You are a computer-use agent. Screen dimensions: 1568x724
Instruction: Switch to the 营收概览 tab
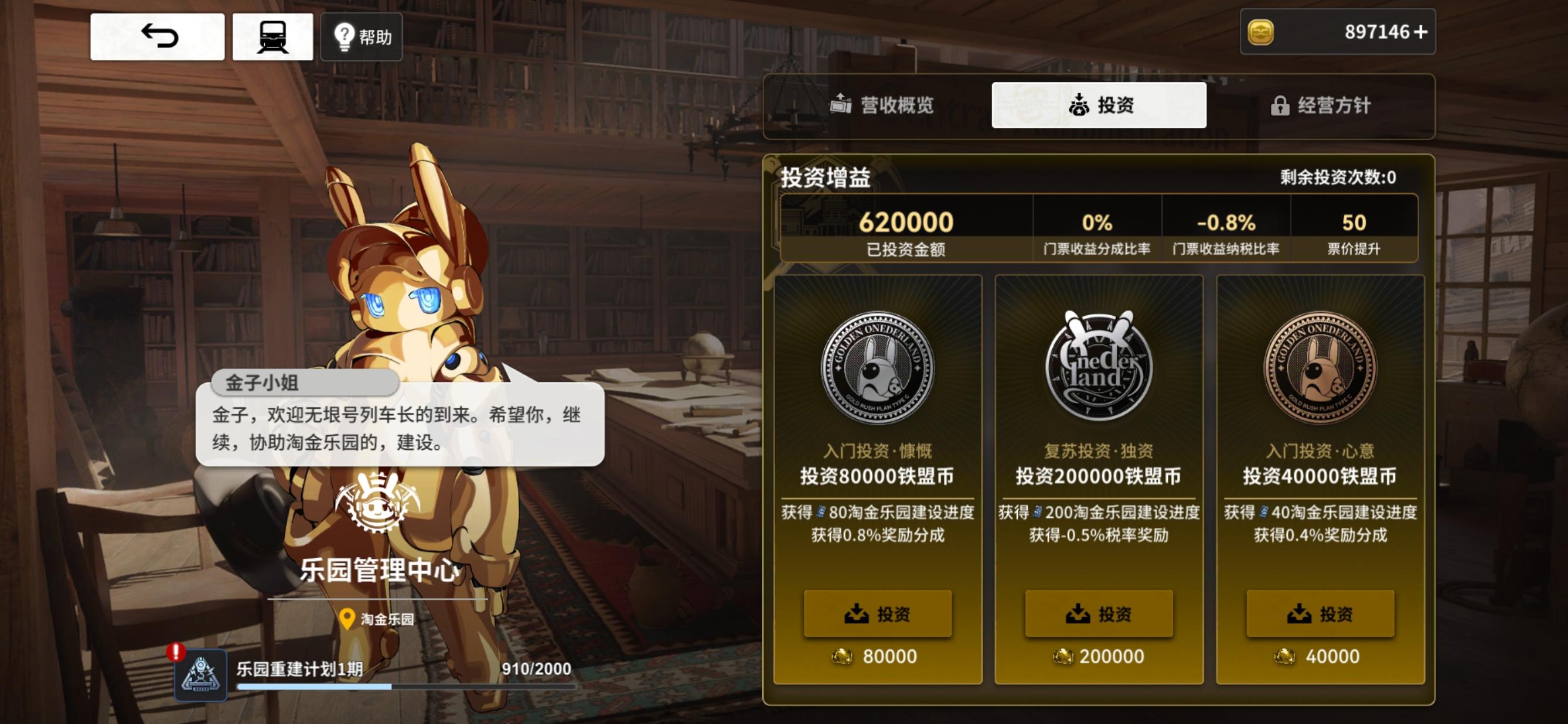tap(892, 105)
